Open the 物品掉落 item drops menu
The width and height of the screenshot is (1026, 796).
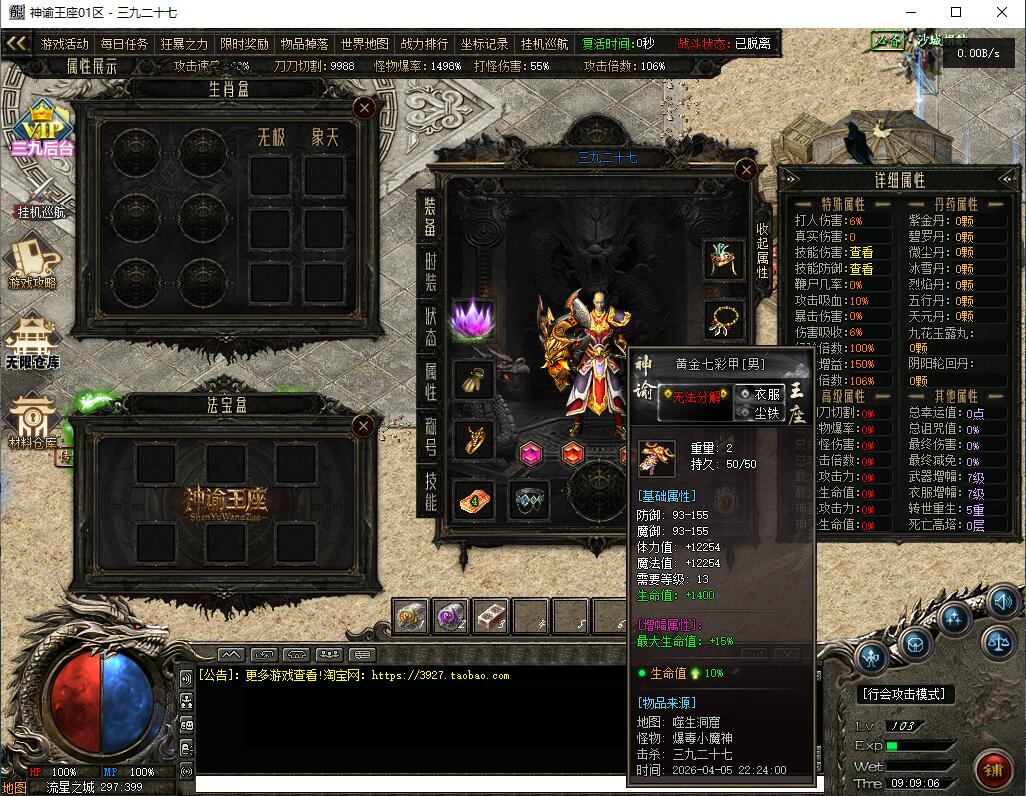click(304, 44)
